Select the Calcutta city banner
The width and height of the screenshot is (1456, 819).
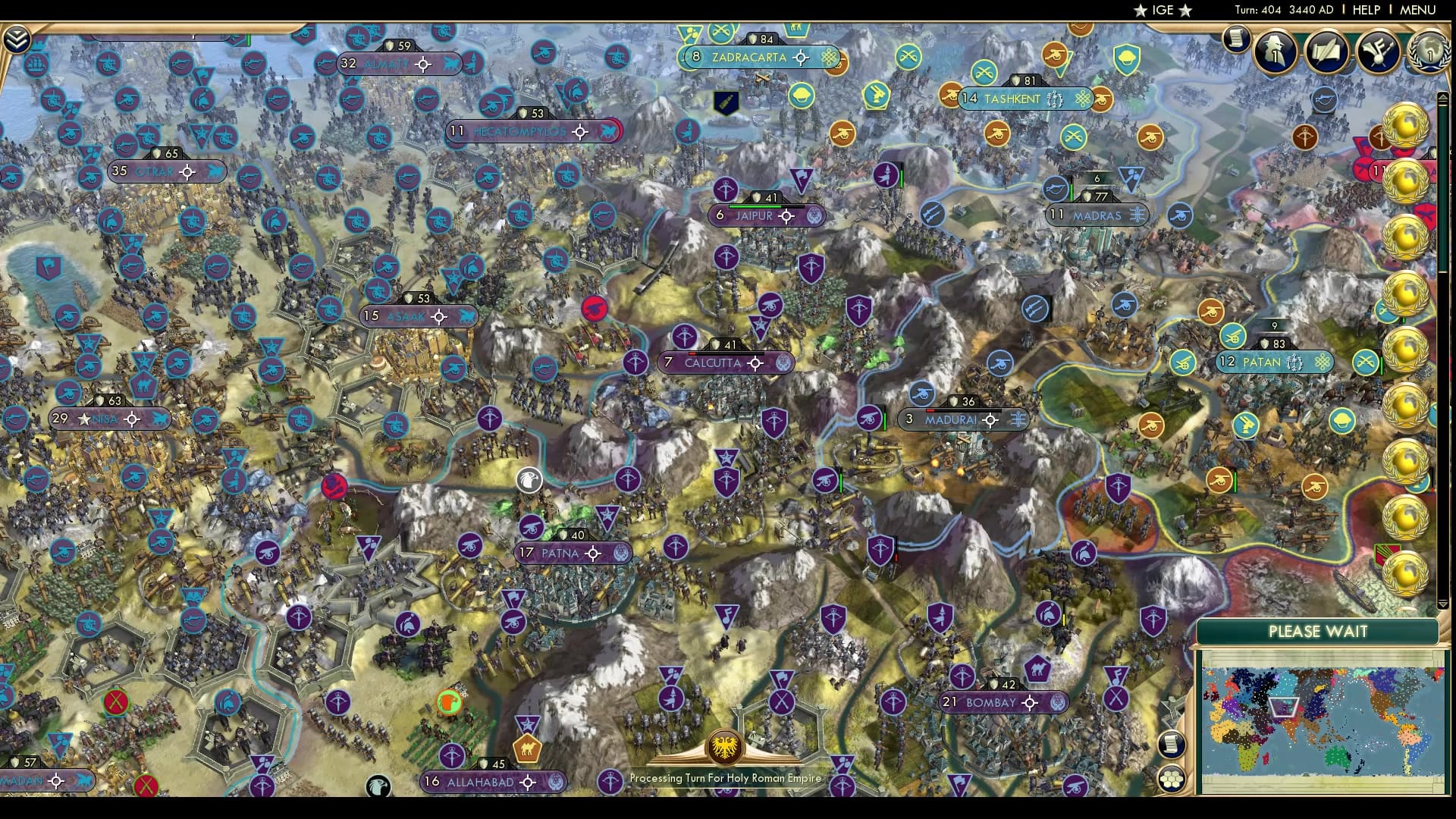tap(713, 363)
